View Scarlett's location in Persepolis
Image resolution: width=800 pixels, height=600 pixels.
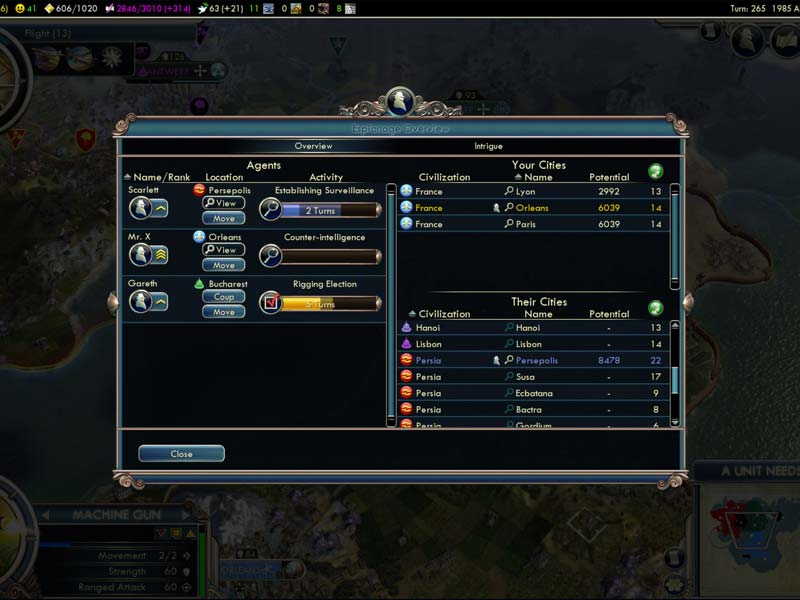click(223, 203)
